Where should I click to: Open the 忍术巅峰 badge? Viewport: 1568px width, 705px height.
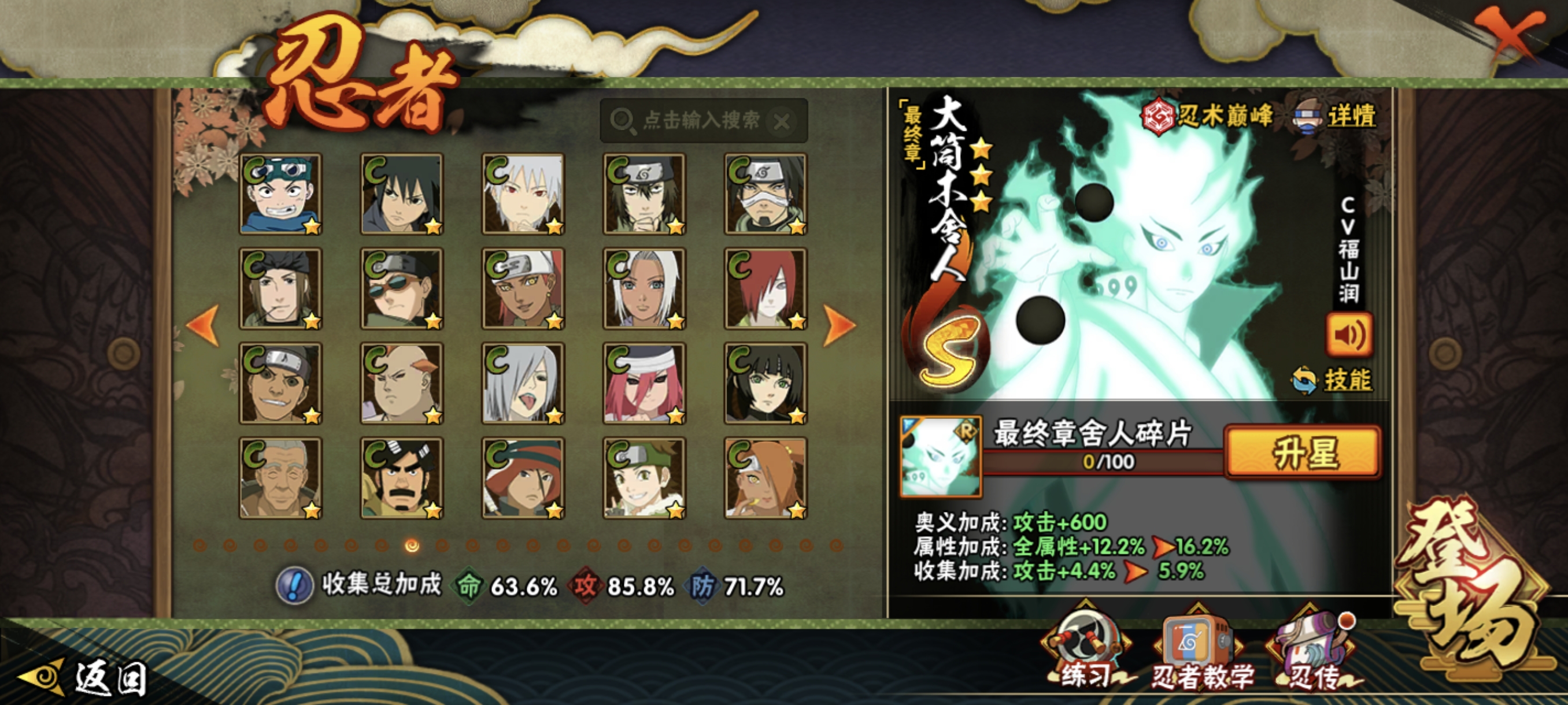[x=1207, y=116]
